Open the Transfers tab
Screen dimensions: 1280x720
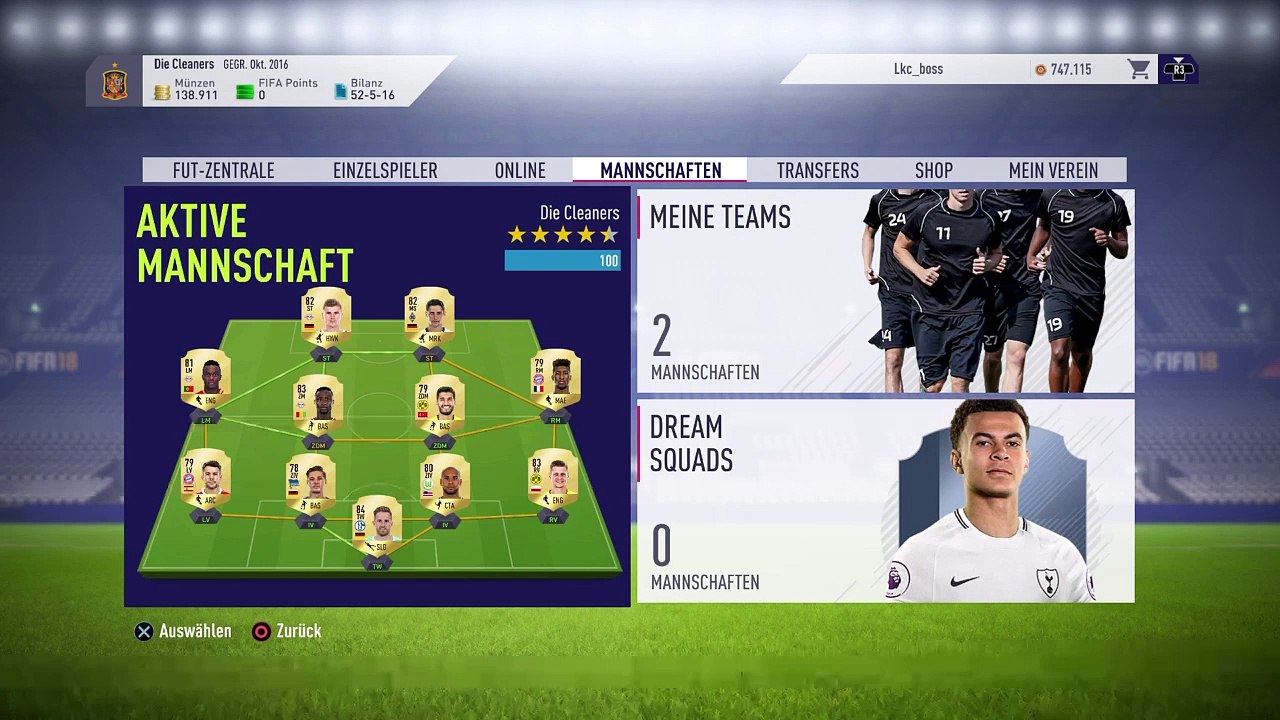817,171
